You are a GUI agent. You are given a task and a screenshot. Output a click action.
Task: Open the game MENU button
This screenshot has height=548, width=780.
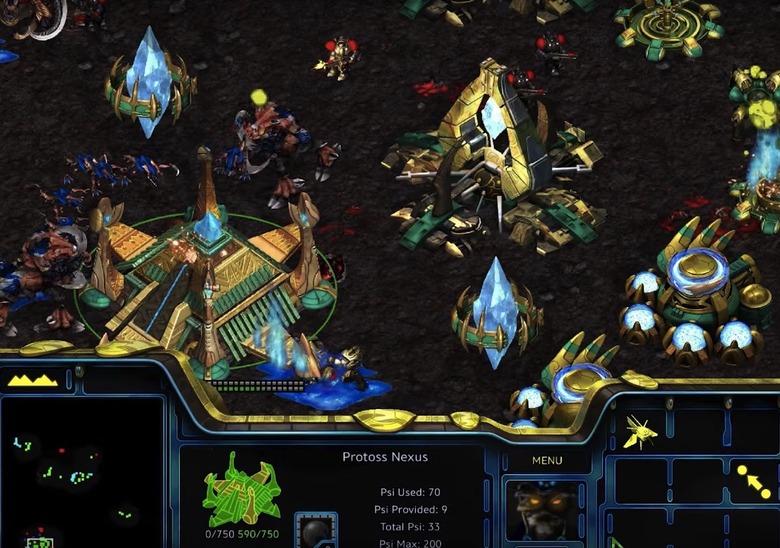click(x=547, y=461)
